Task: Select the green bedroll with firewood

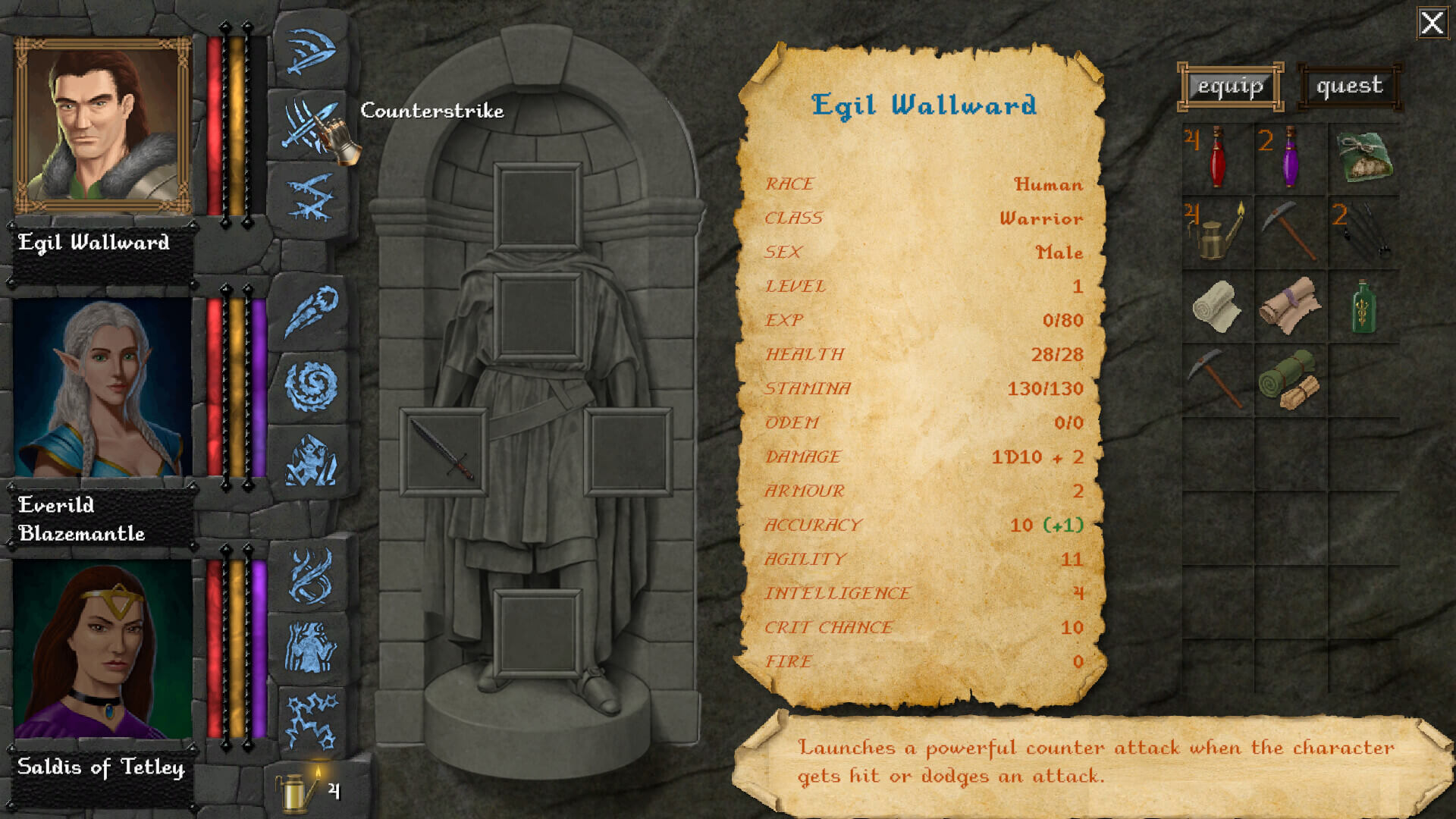Action: coord(1289,379)
